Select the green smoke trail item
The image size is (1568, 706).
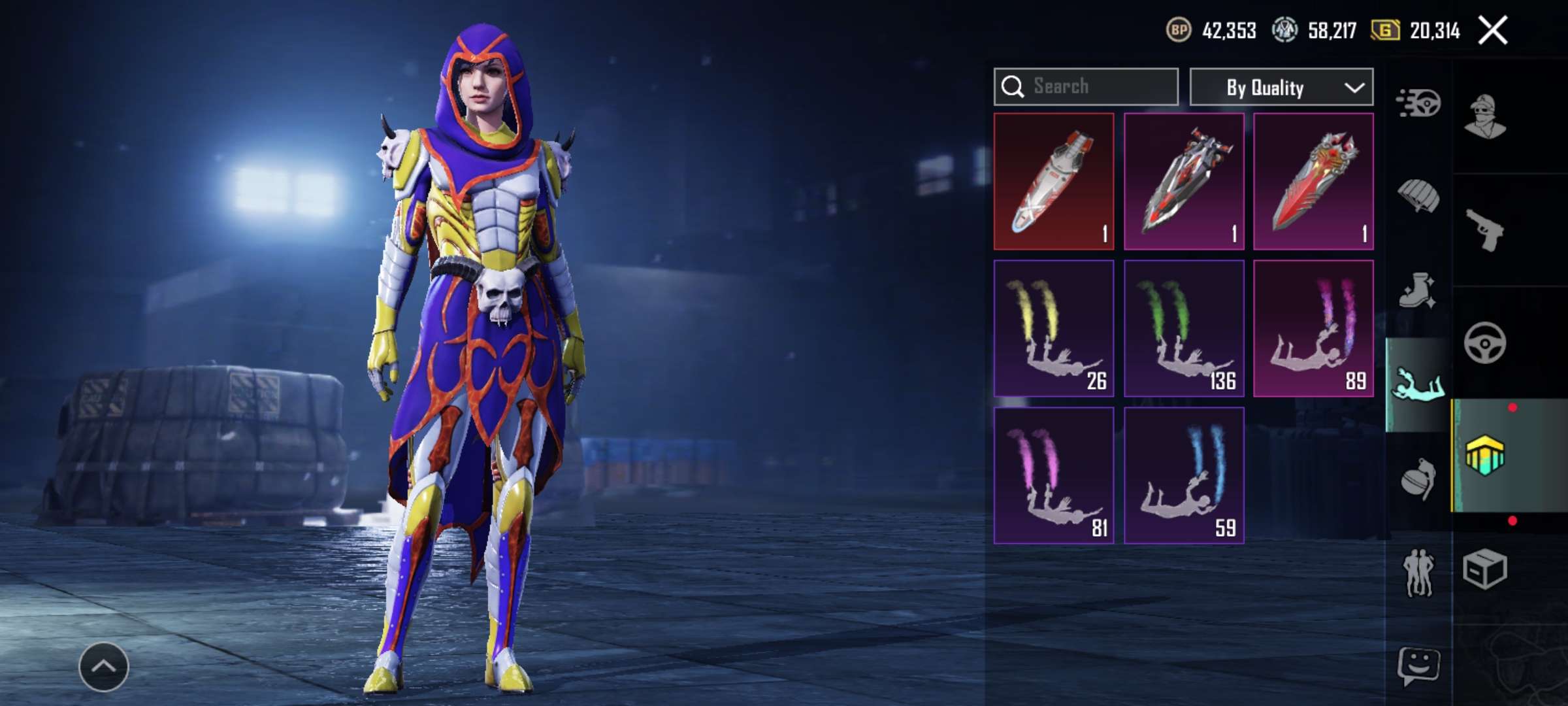coord(1183,328)
